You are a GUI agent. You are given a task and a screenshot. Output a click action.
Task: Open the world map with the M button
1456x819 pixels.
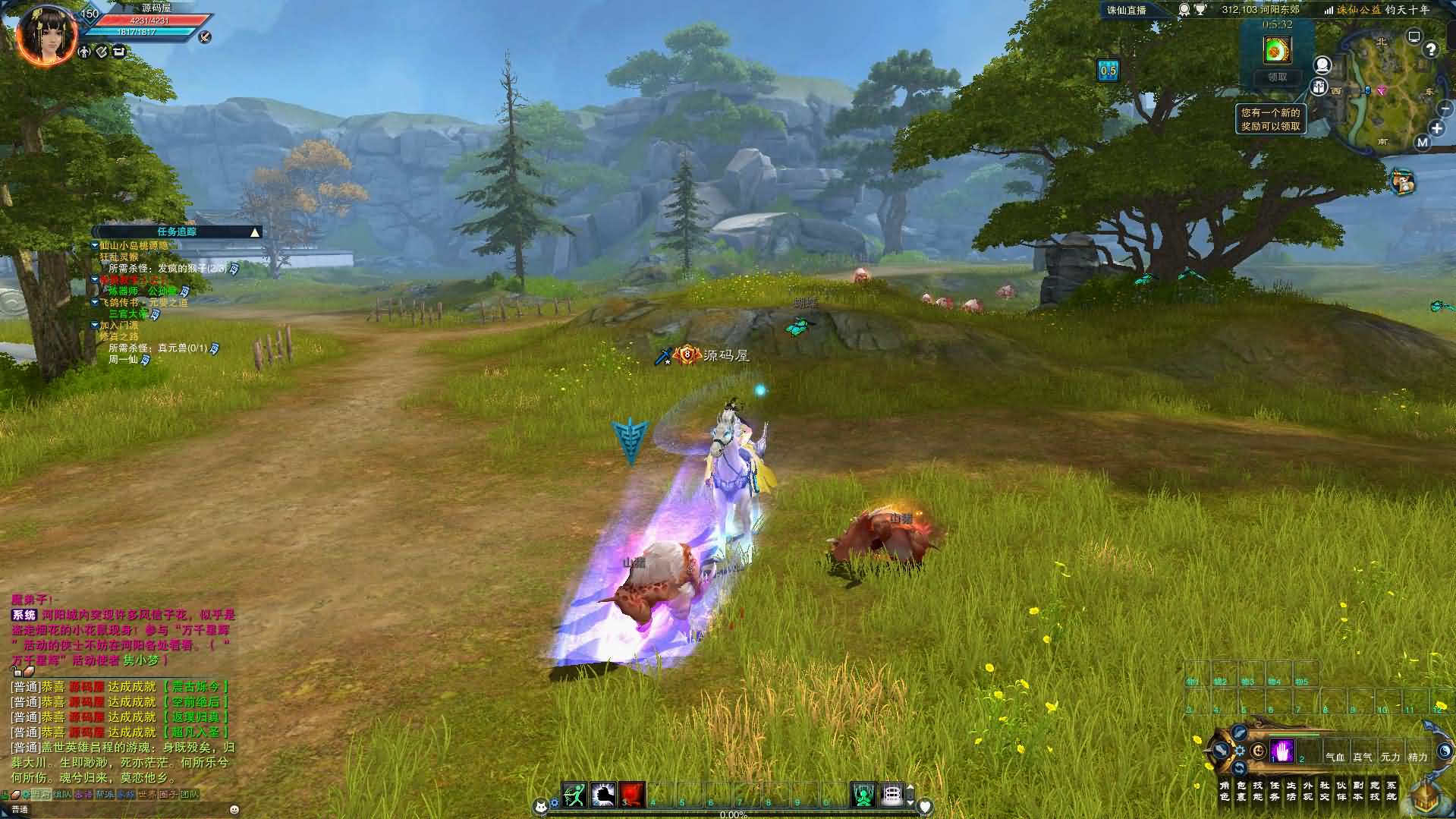coord(1422,142)
